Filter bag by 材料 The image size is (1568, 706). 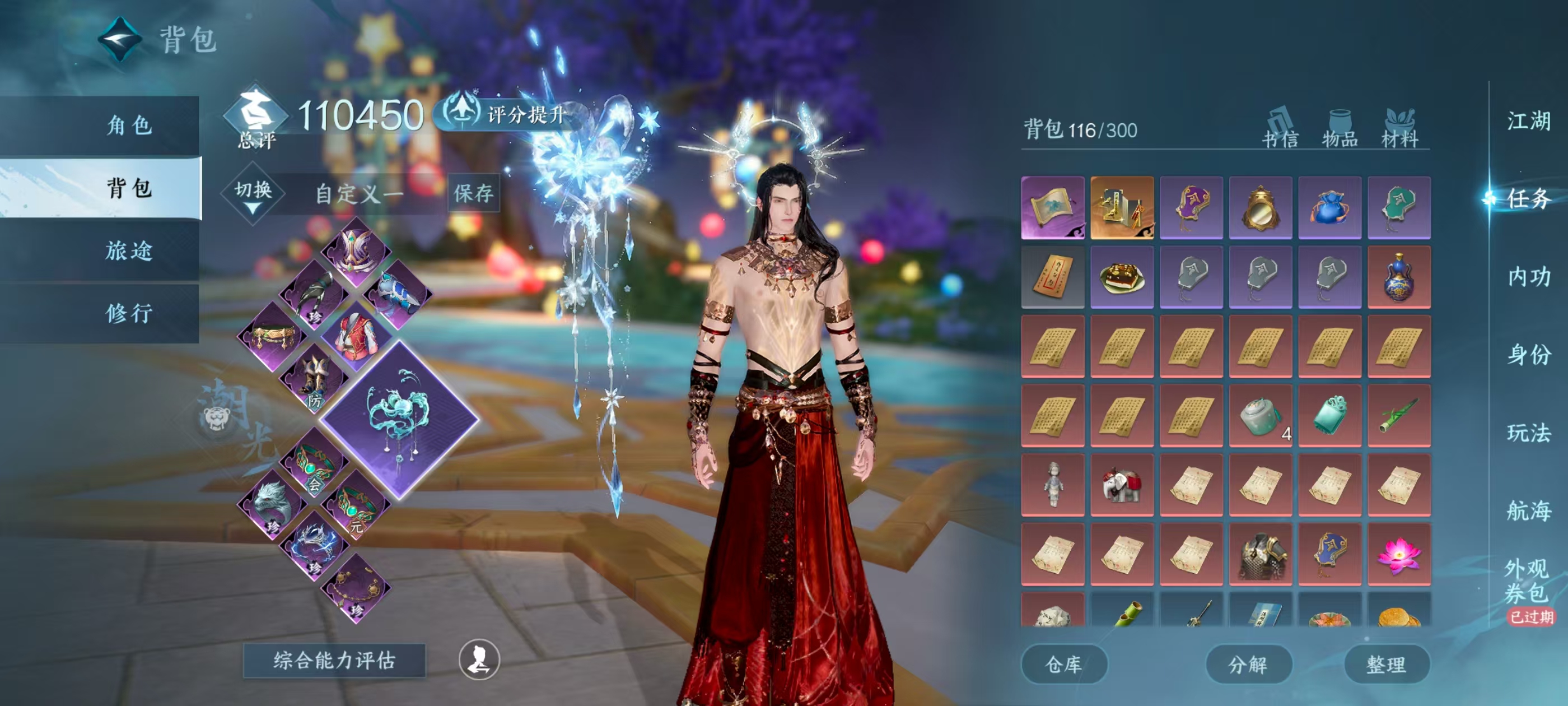(1399, 129)
